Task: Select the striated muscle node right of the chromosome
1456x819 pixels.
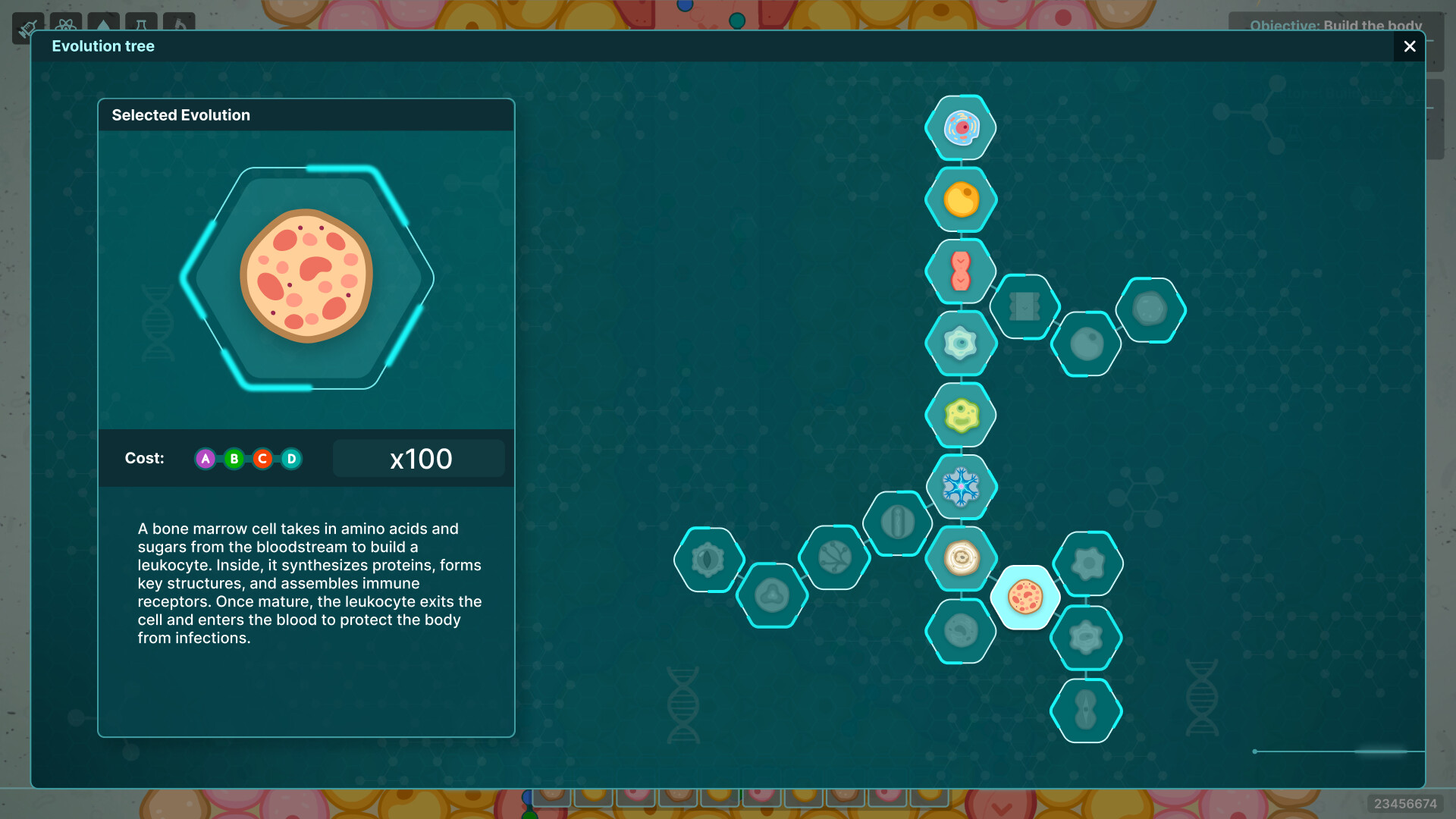Action: pyautogui.click(x=1025, y=307)
